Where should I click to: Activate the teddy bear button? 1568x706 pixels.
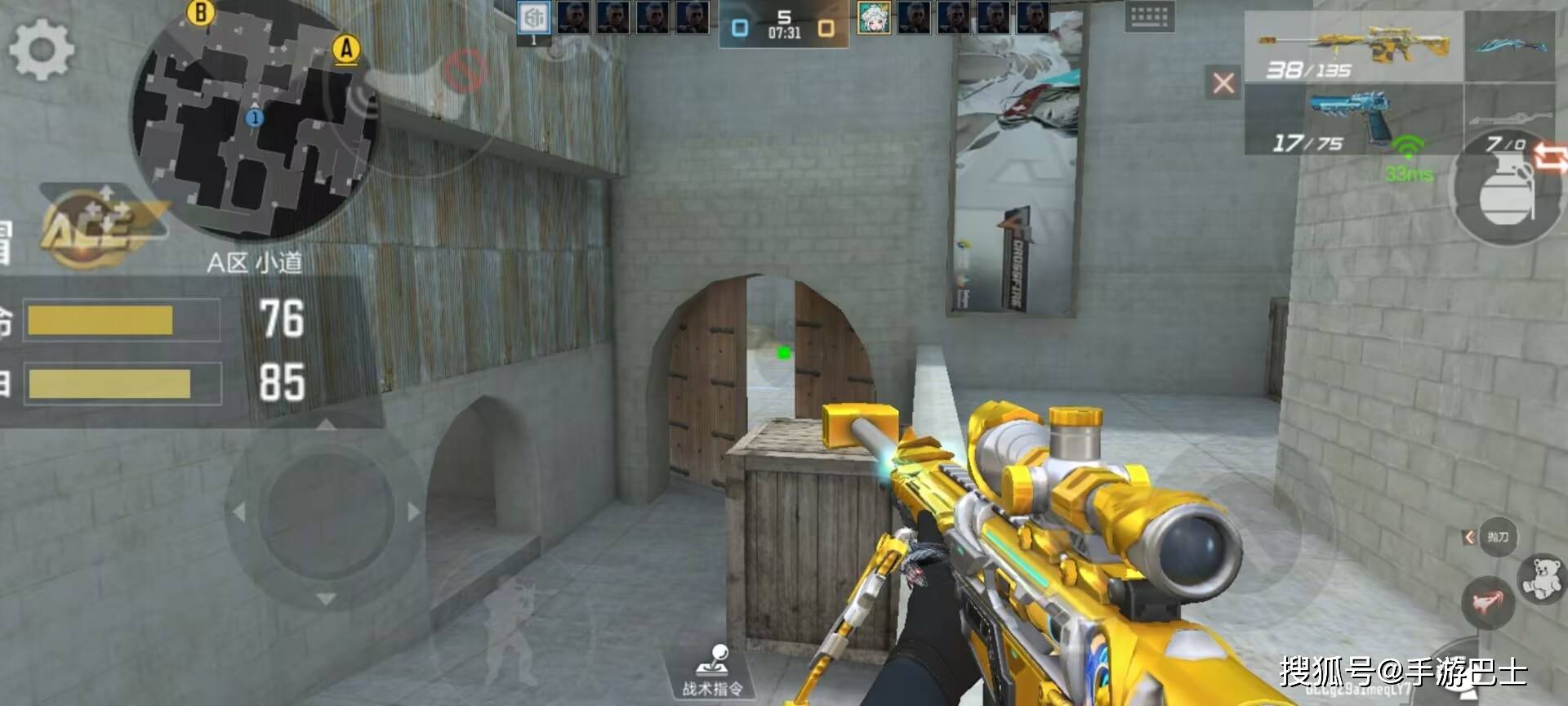pos(1540,578)
